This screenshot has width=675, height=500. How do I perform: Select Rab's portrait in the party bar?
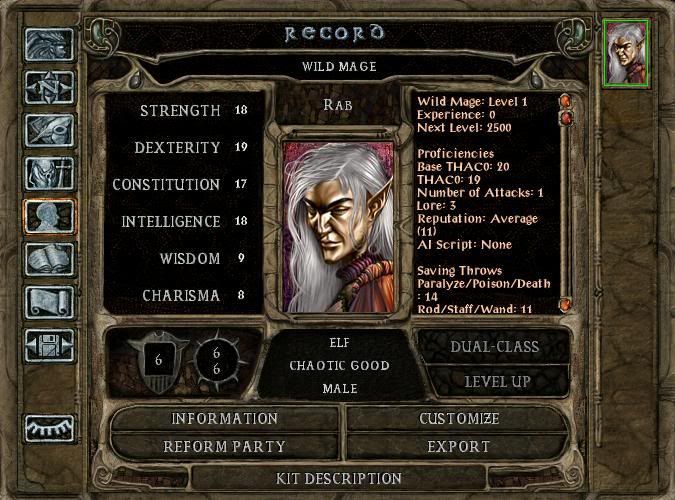pyautogui.click(x=627, y=52)
